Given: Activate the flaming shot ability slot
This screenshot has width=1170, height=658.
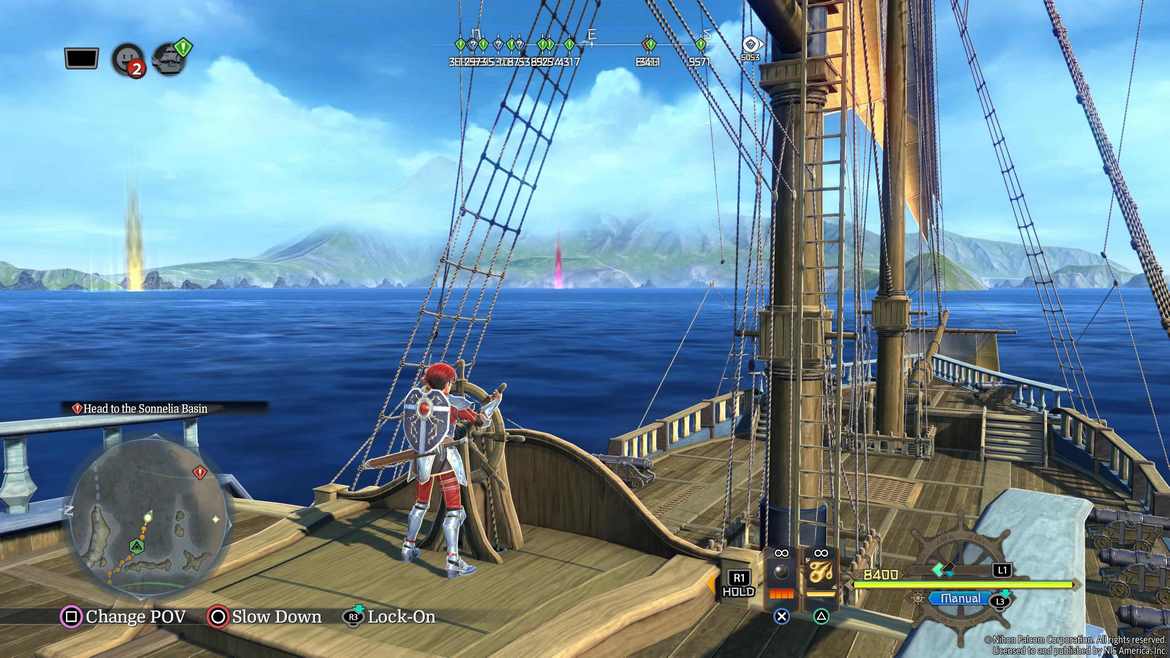Looking at the screenshot, I should click(821, 575).
